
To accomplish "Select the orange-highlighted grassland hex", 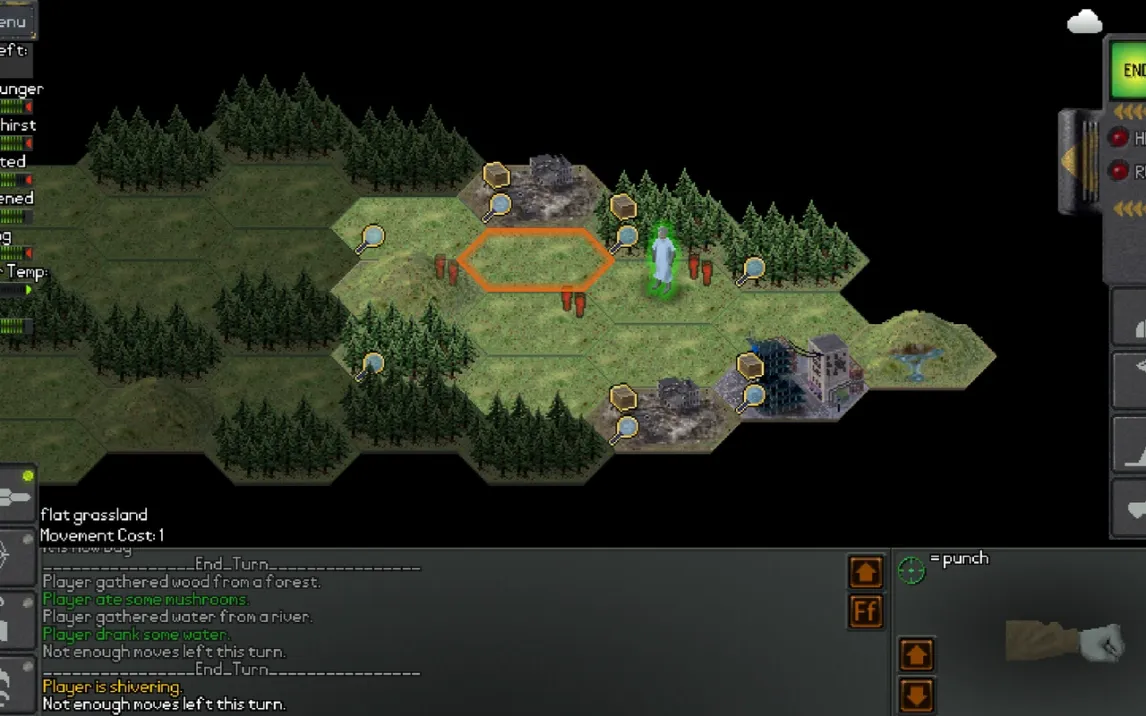I will click(x=536, y=259).
